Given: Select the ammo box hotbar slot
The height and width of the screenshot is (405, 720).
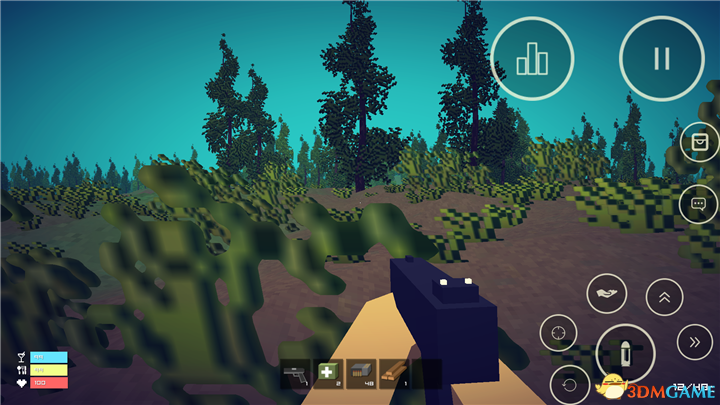Looking at the screenshot, I should pos(361,373).
